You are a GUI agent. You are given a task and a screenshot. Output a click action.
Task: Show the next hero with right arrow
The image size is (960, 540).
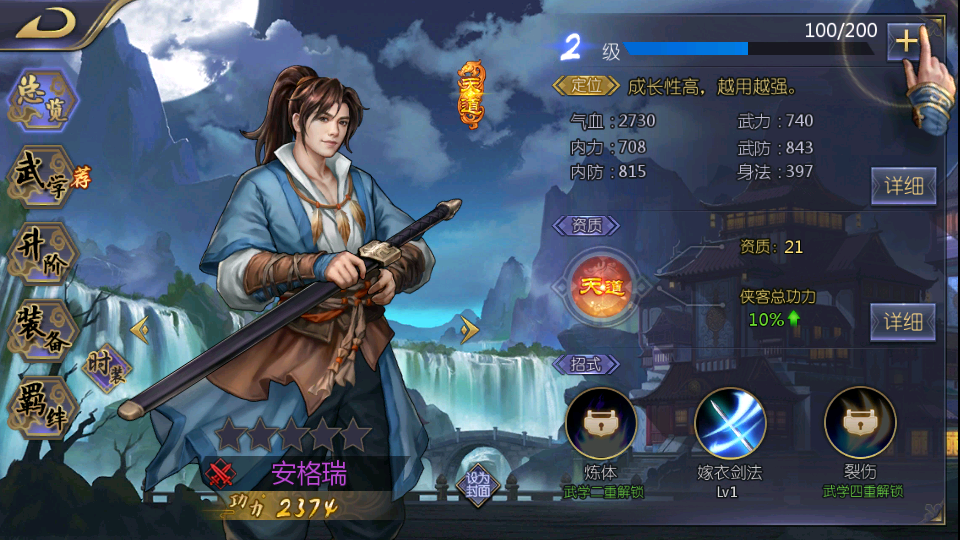point(469,328)
